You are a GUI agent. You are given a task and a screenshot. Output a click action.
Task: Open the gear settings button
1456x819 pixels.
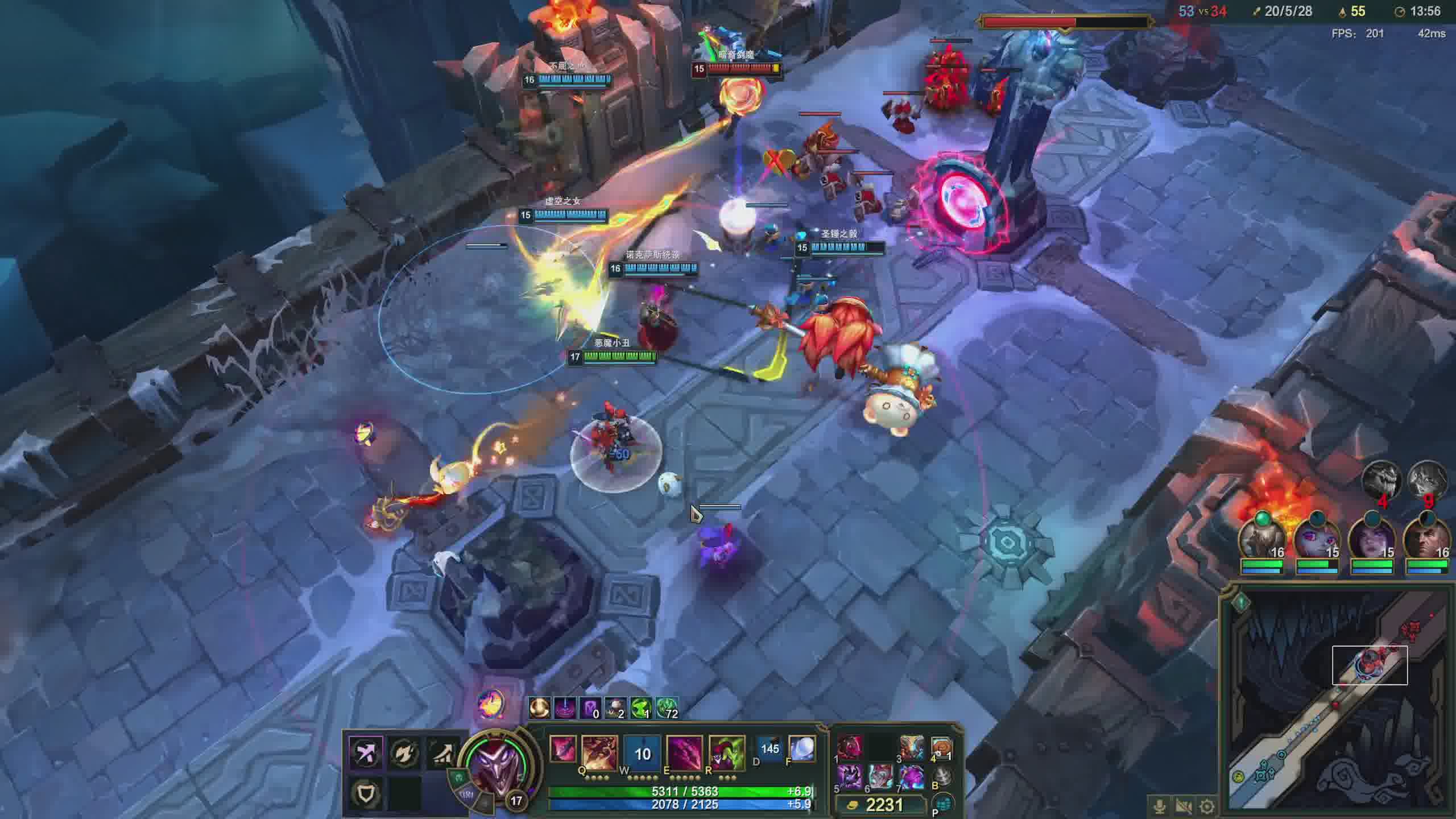pos(1207,806)
